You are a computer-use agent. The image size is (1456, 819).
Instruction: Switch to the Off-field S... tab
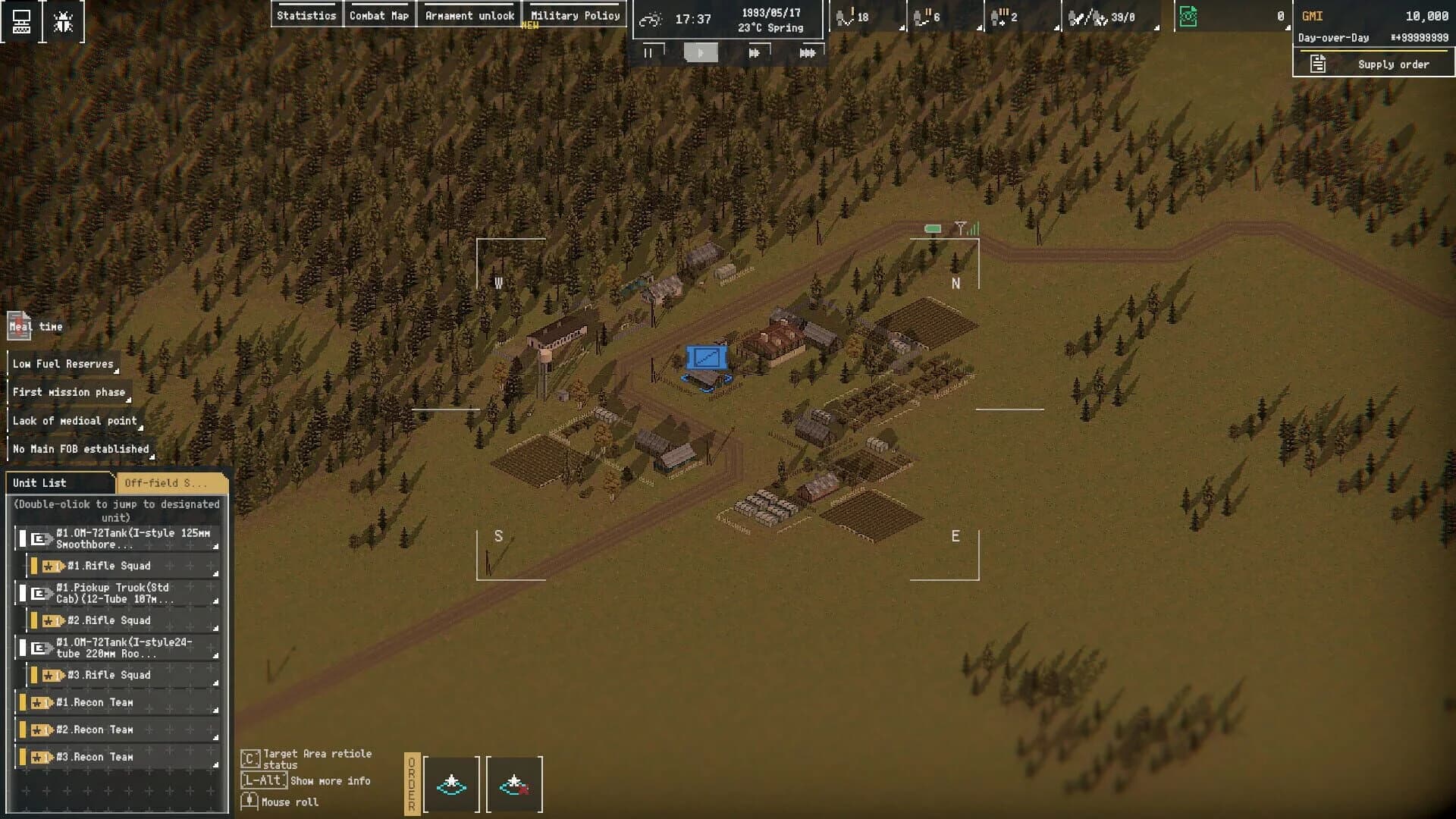coord(168,483)
